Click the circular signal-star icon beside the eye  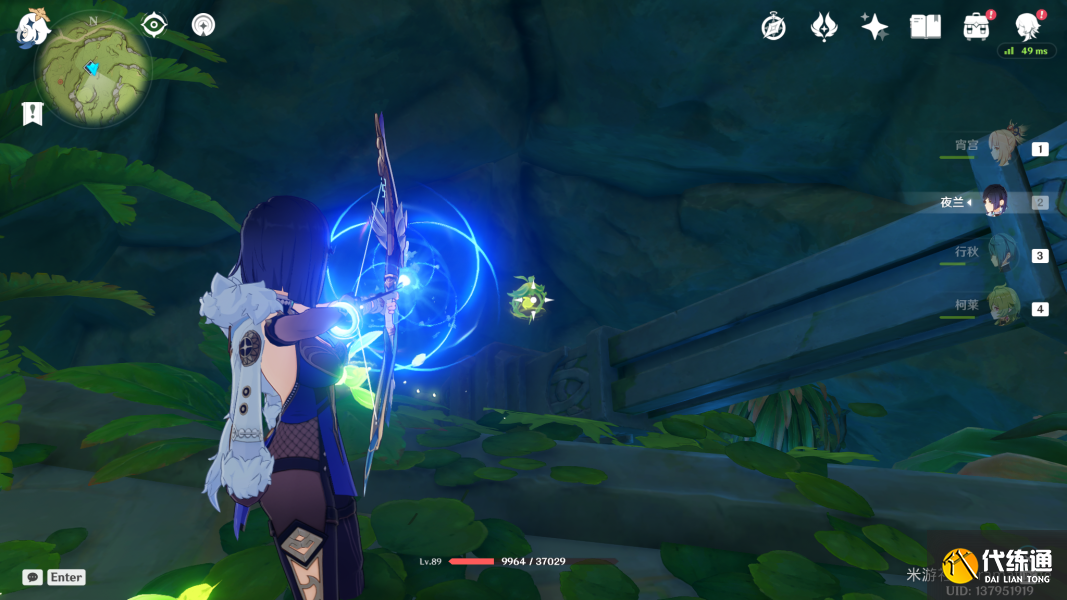[203, 25]
